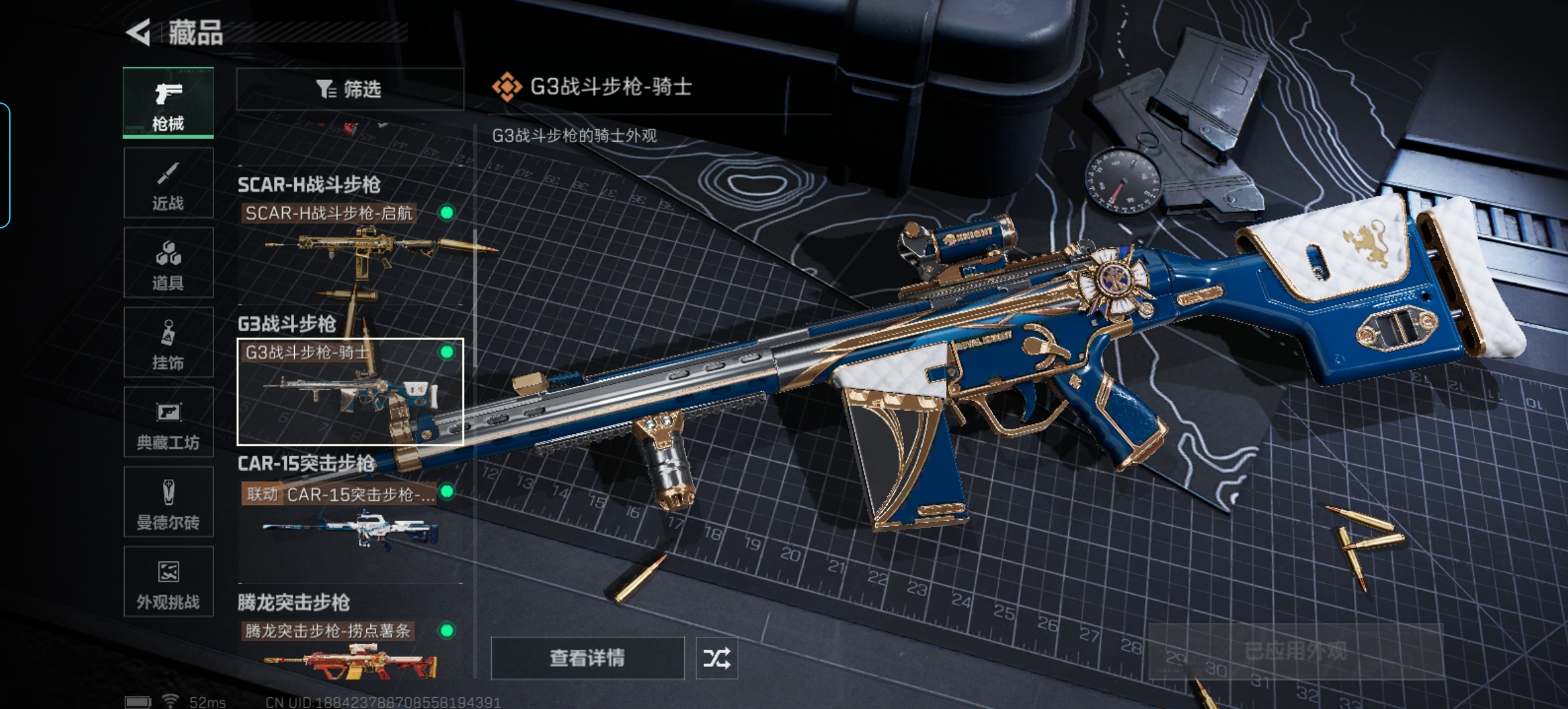Screen dimensions: 1568x709
Task: Click the 查看详情 button
Action: pos(587,658)
